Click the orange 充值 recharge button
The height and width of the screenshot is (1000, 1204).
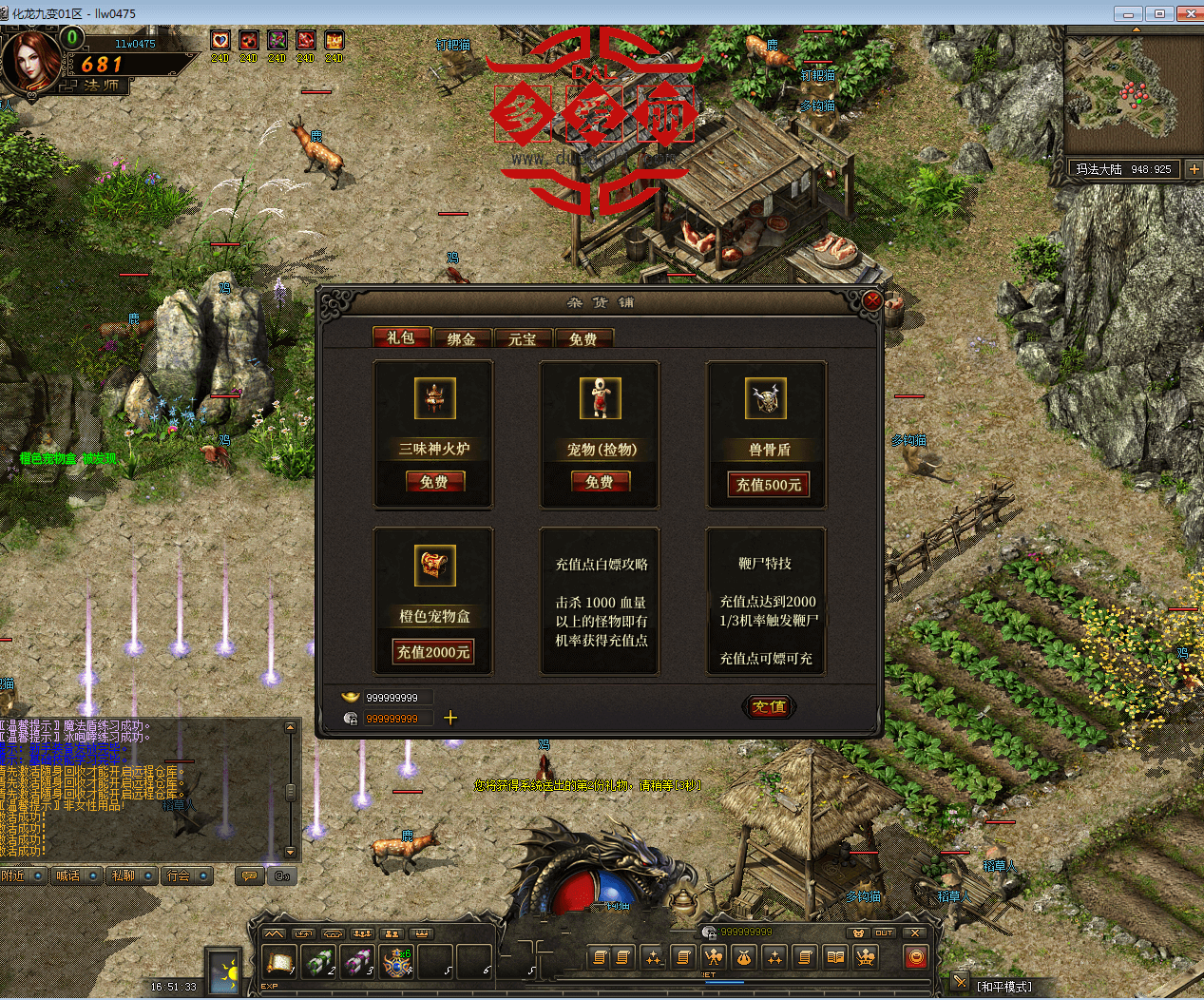(x=769, y=706)
